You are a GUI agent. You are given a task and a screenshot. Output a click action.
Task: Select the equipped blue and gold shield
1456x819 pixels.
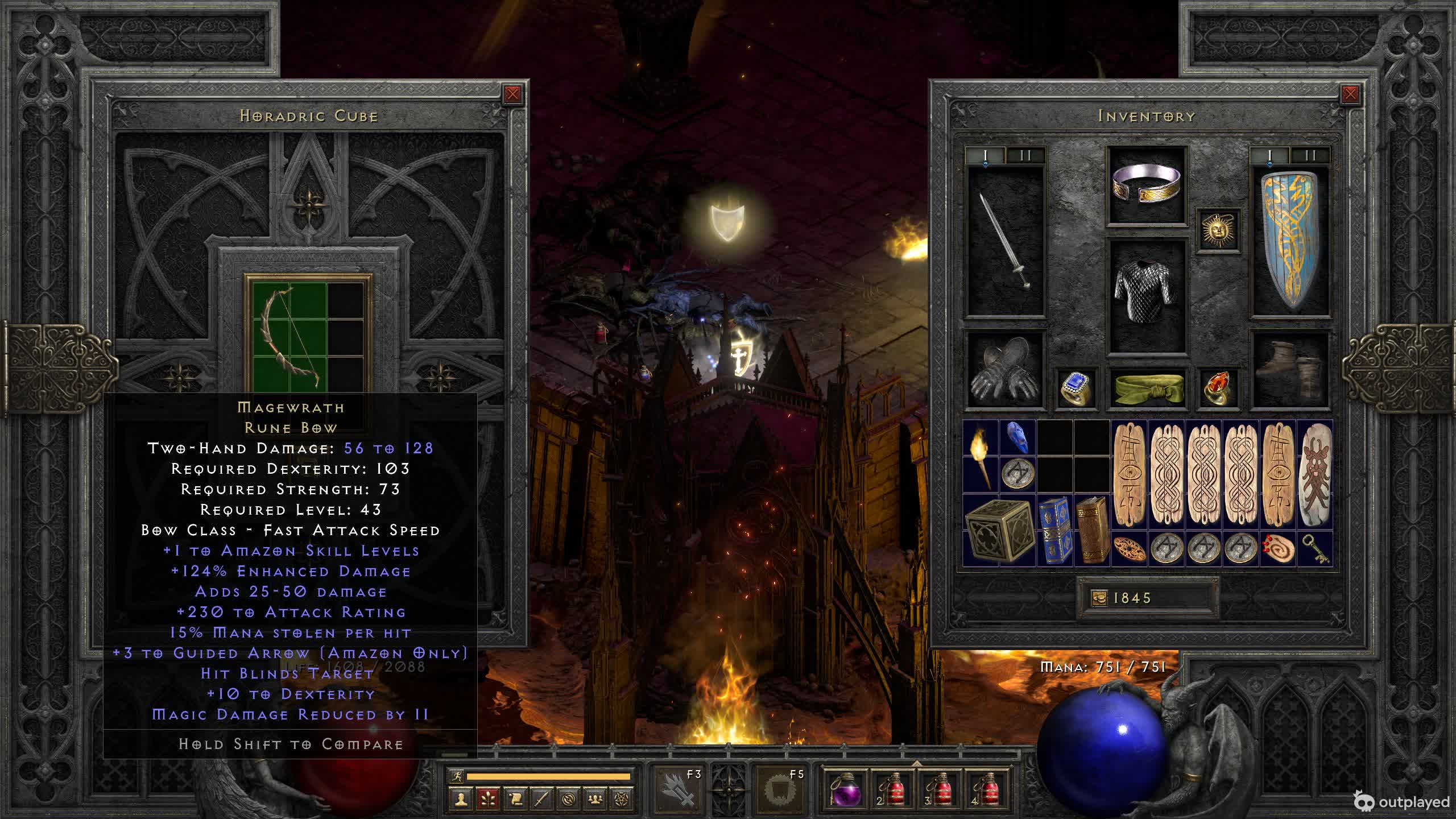point(1290,241)
